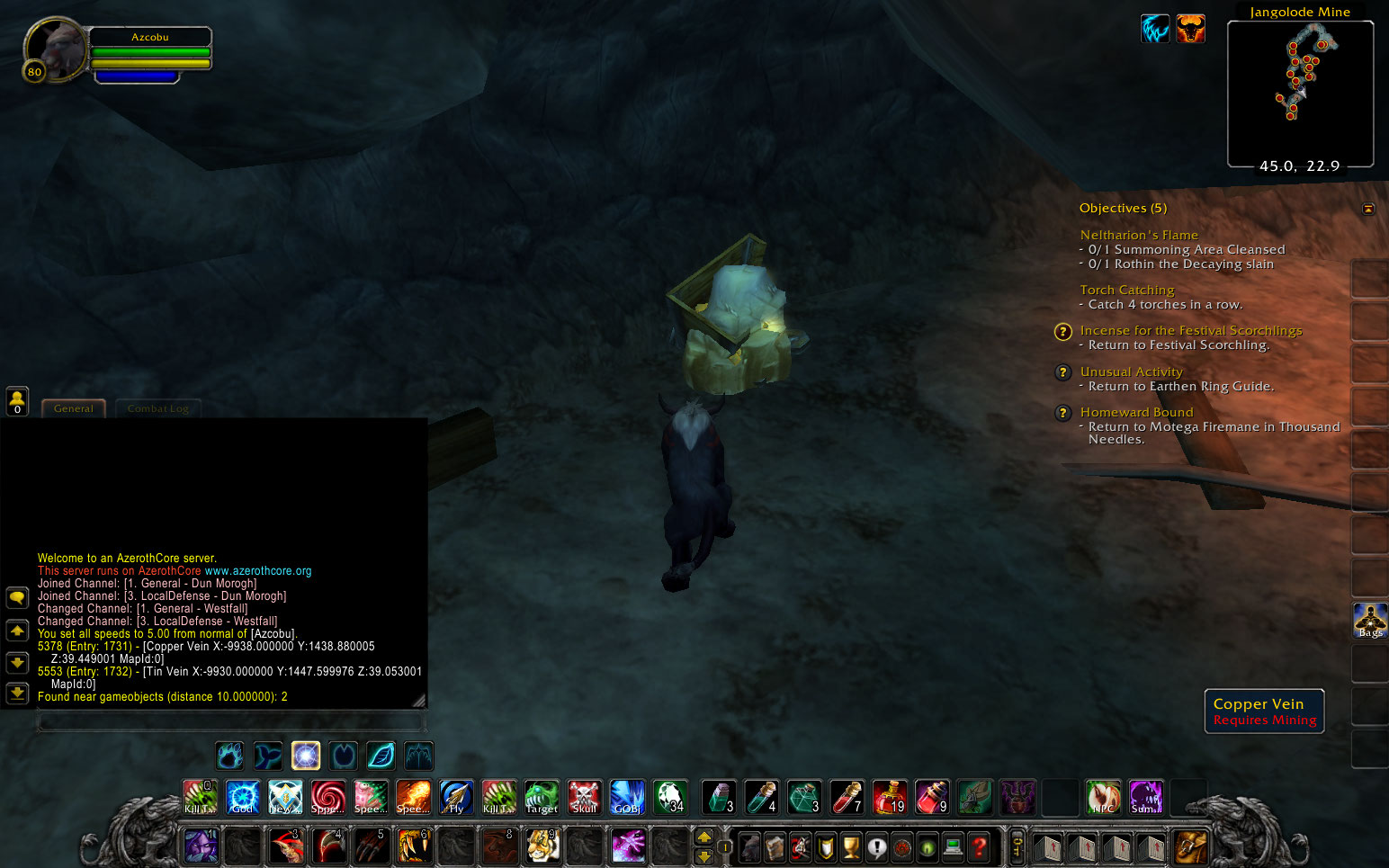This screenshot has height=868, width=1389.
Task: Open Achievements via the golden cup icon
Action: tap(850, 847)
